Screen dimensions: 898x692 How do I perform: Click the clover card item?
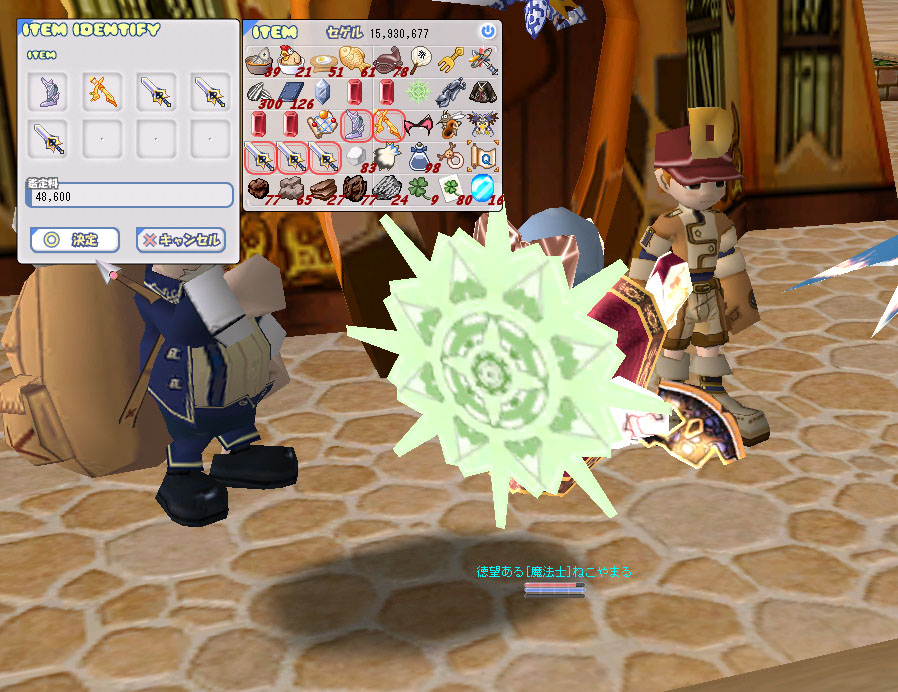pos(452,188)
